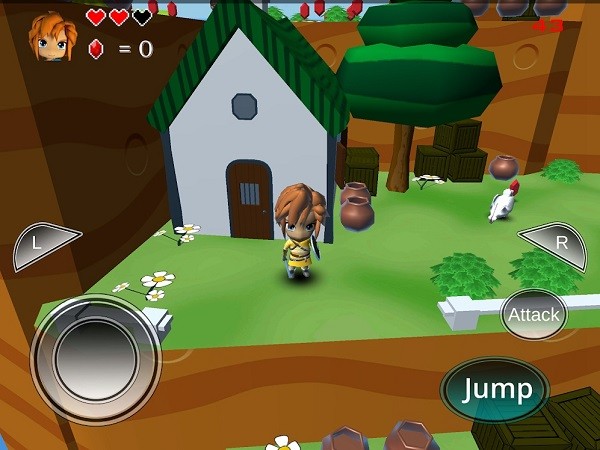Screen dimensions: 600x450
Task: Rotate camera with the L button
Action: (44, 245)
